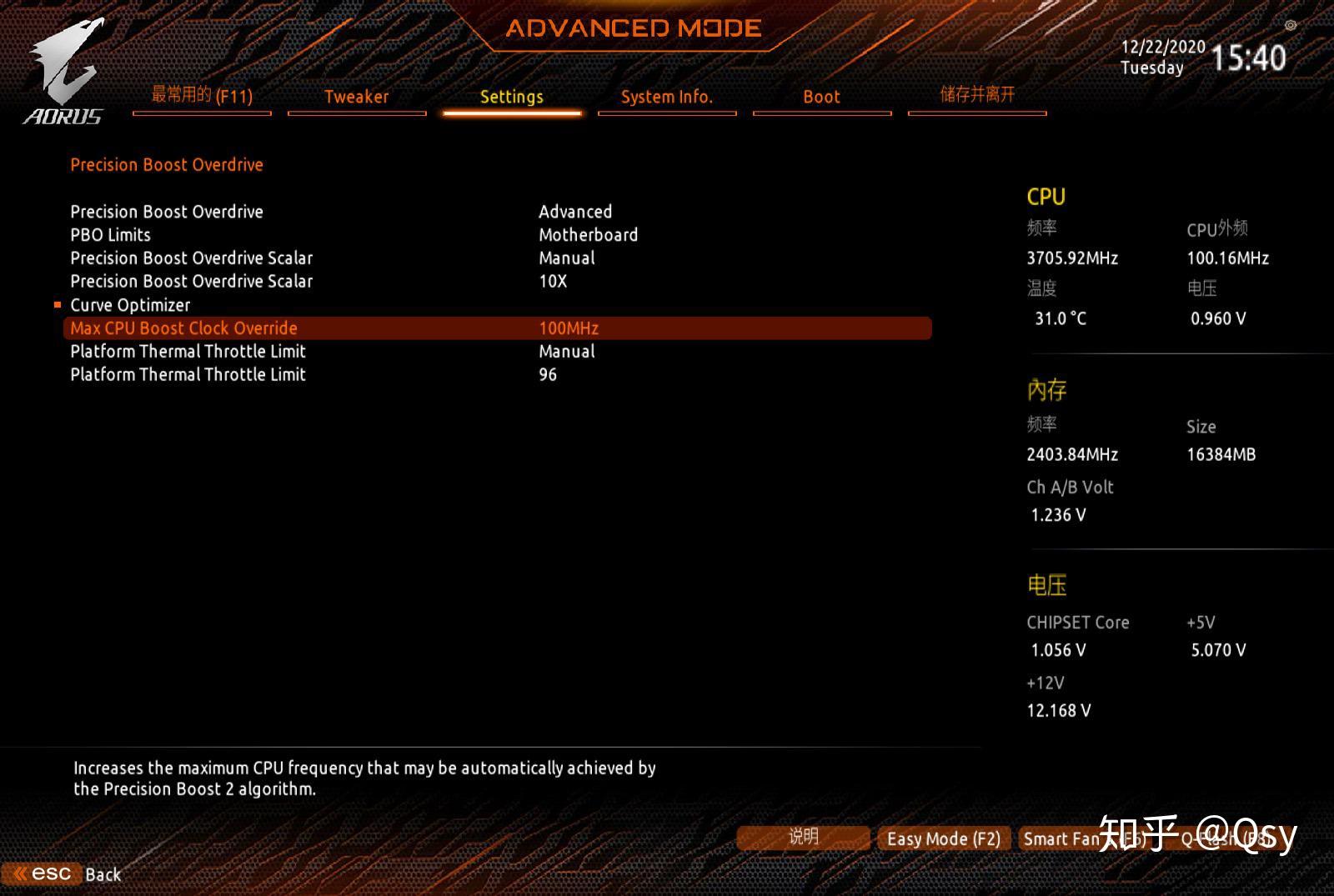Open the System Info. tab
This screenshot has height=896, width=1334.
click(x=666, y=97)
